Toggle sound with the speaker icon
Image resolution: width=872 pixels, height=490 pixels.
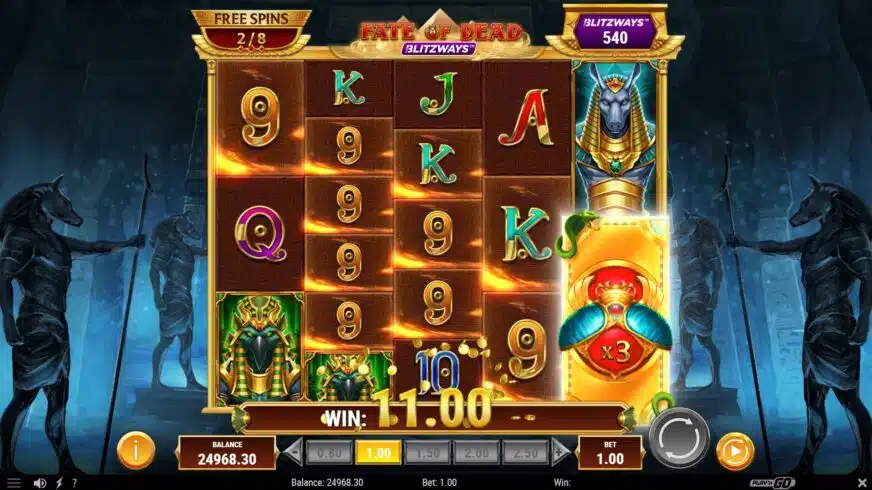[40, 483]
